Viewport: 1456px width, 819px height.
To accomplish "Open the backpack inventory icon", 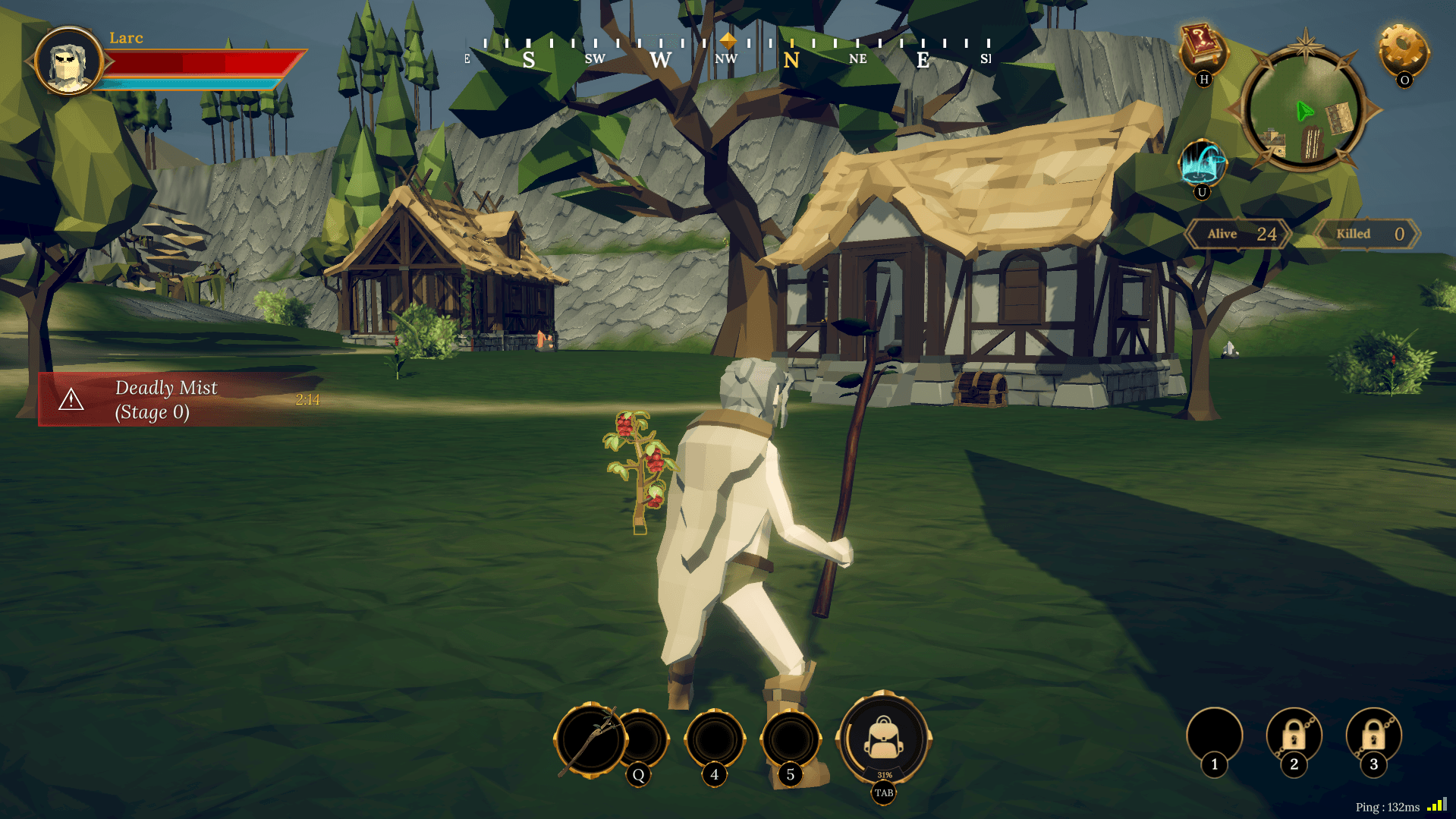I will click(882, 739).
